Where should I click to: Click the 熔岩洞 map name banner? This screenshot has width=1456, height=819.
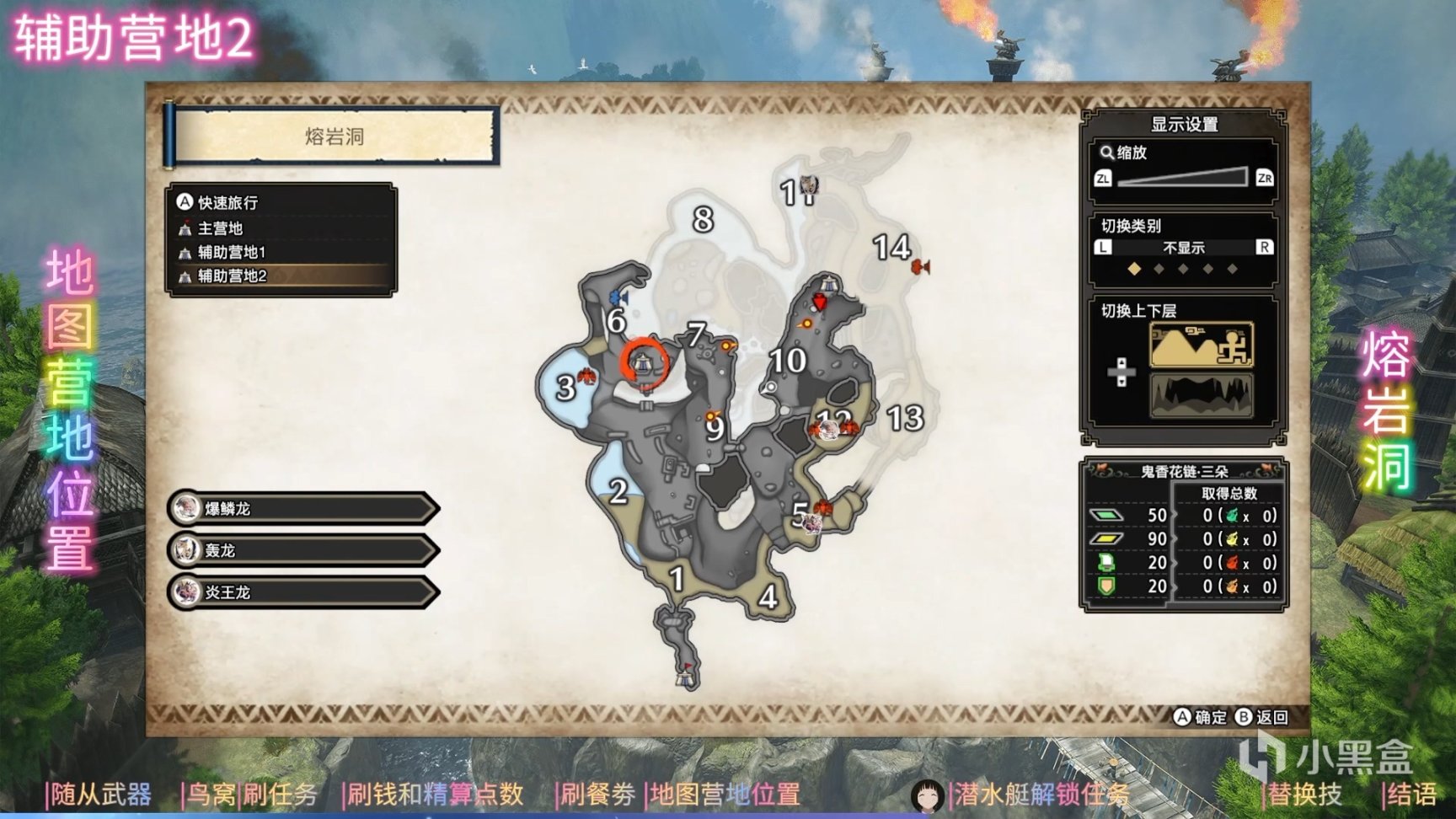click(335, 136)
